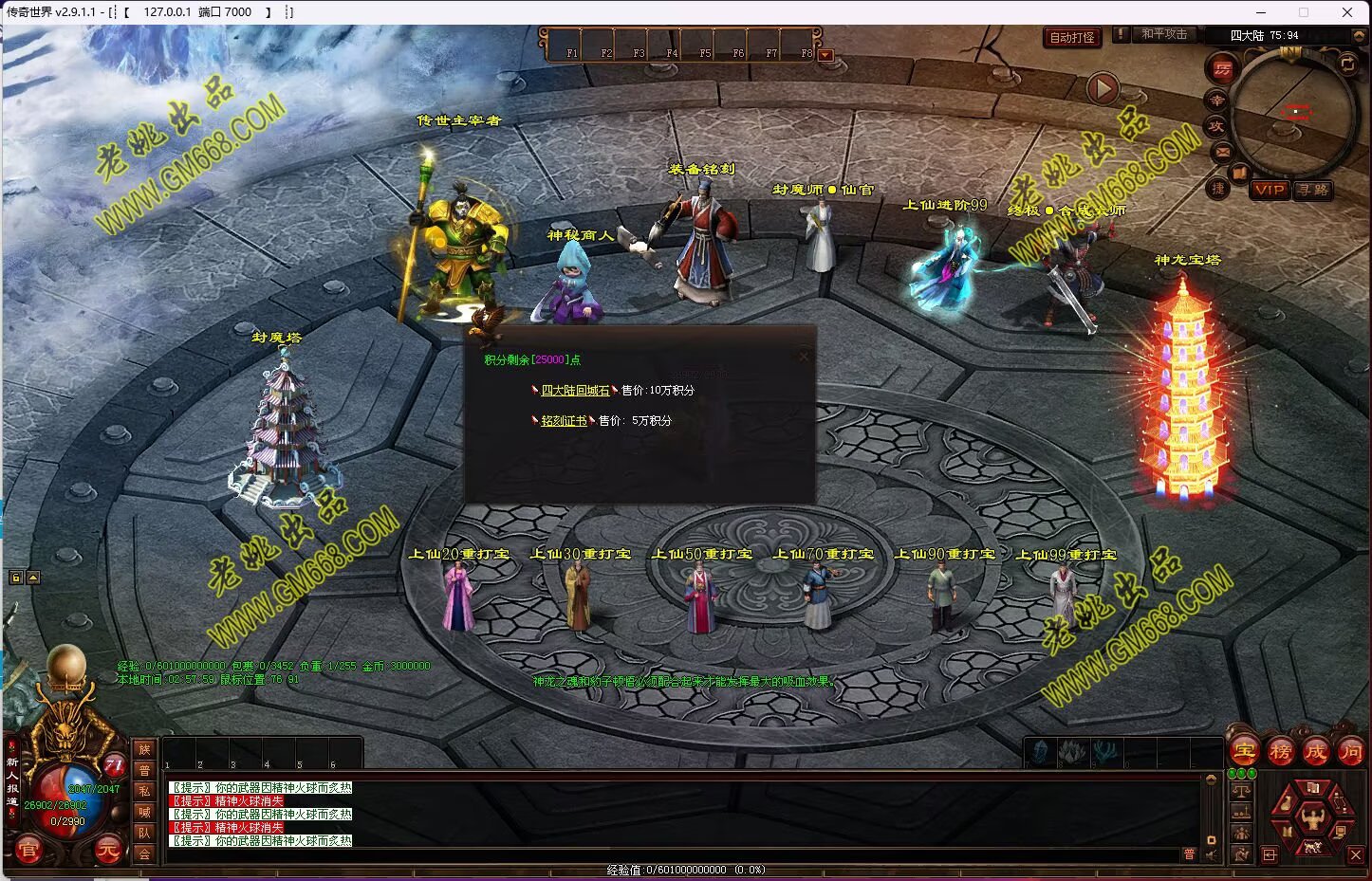Open the 宝 treasure shop orb
The height and width of the screenshot is (881, 1372).
click(1245, 752)
